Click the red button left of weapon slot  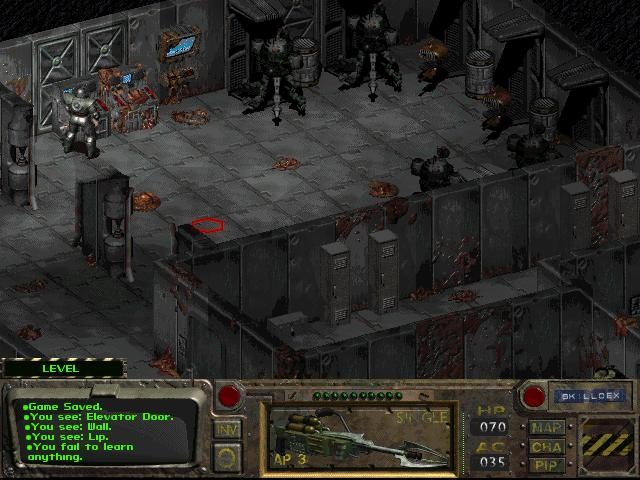coord(229,395)
